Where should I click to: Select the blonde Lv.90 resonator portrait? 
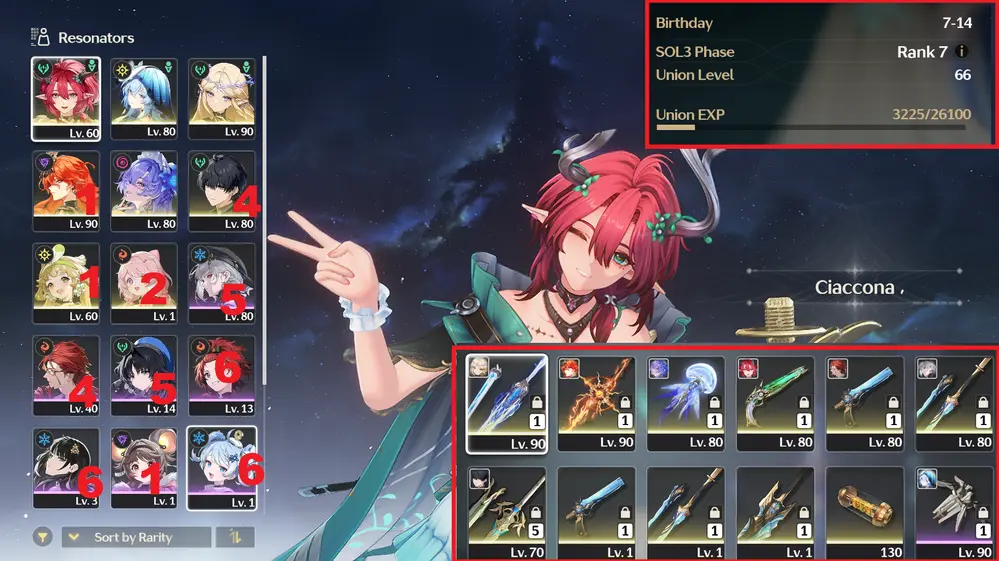[222, 98]
